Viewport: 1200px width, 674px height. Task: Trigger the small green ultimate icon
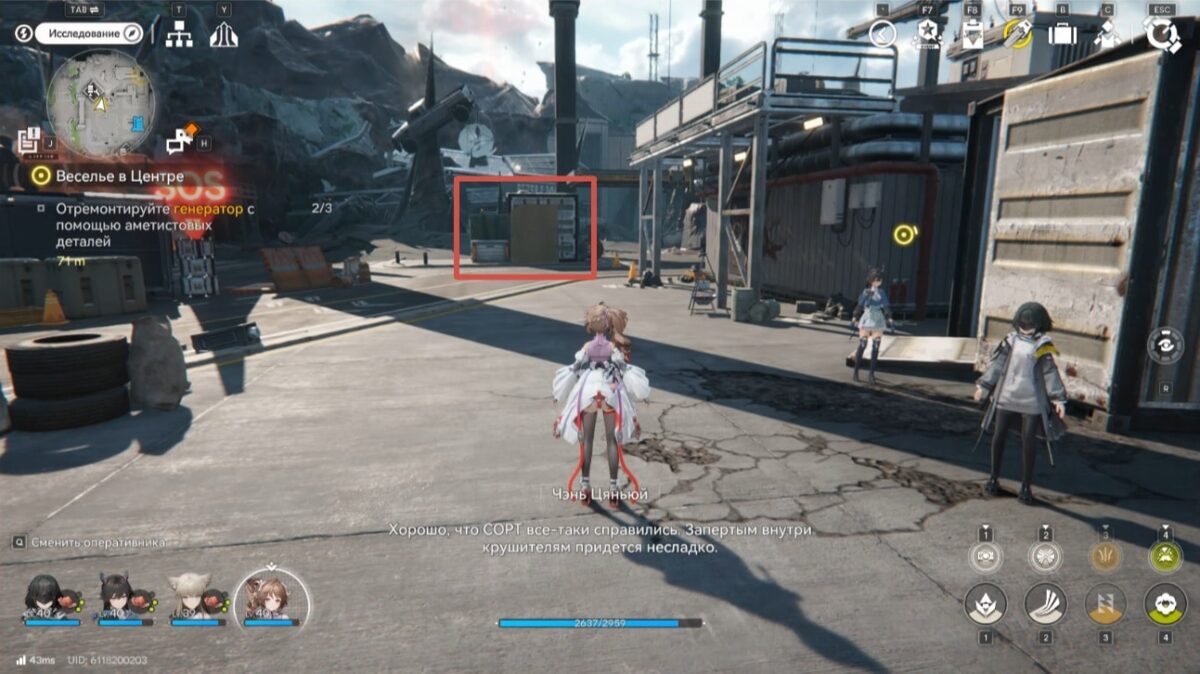[1165, 556]
